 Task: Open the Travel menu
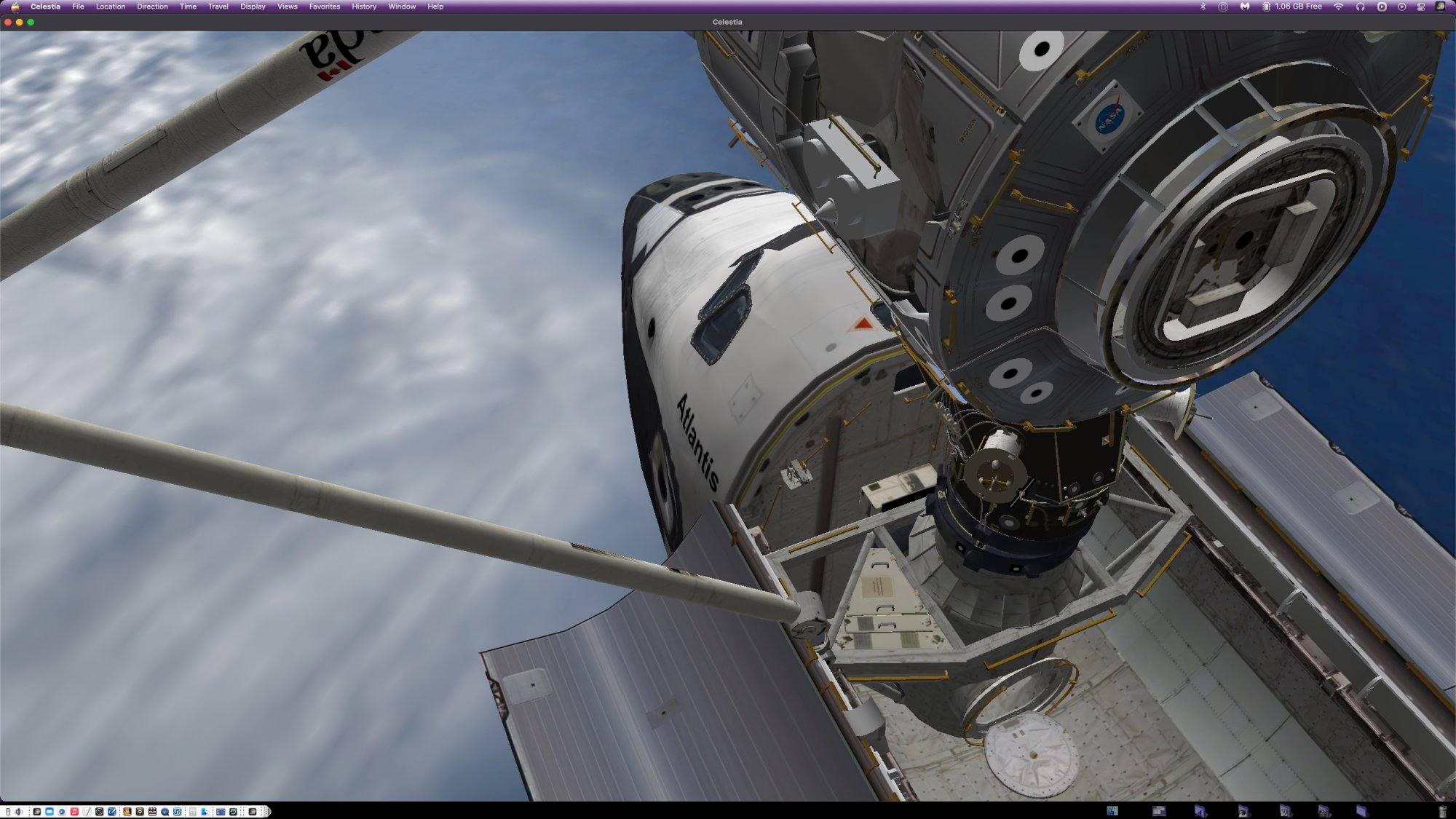tap(218, 7)
